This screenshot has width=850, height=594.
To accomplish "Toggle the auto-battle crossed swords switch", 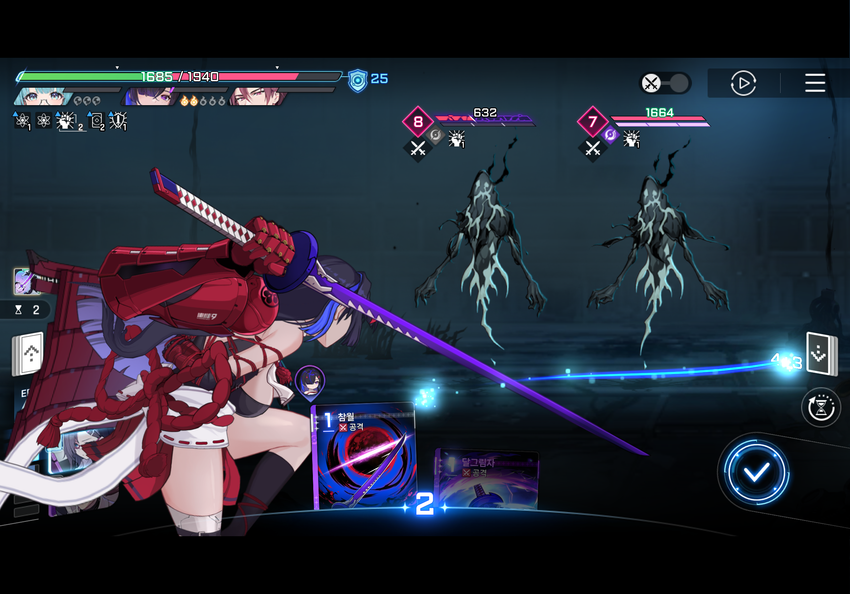I will pyautogui.click(x=665, y=83).
